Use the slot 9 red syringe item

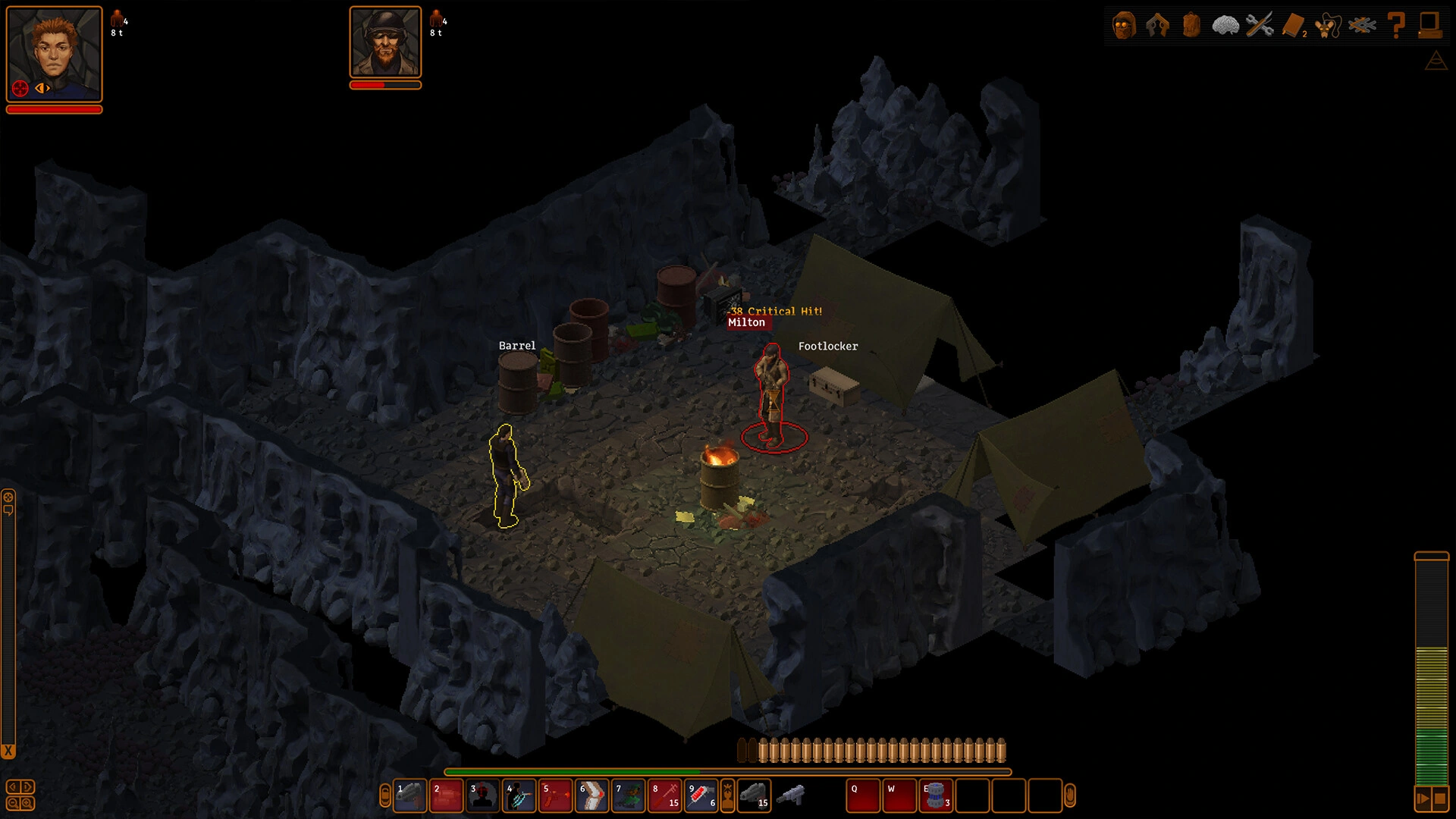[701, 796]
